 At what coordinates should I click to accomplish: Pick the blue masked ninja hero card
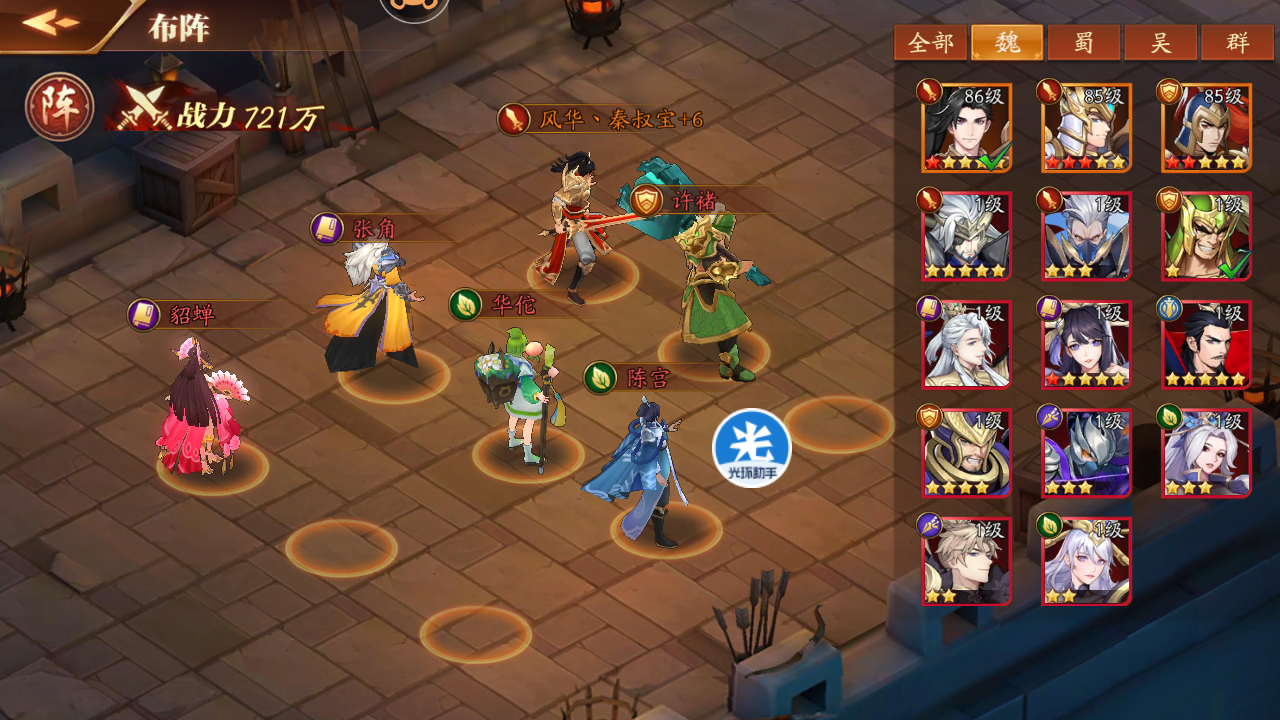pos(1086,236)
